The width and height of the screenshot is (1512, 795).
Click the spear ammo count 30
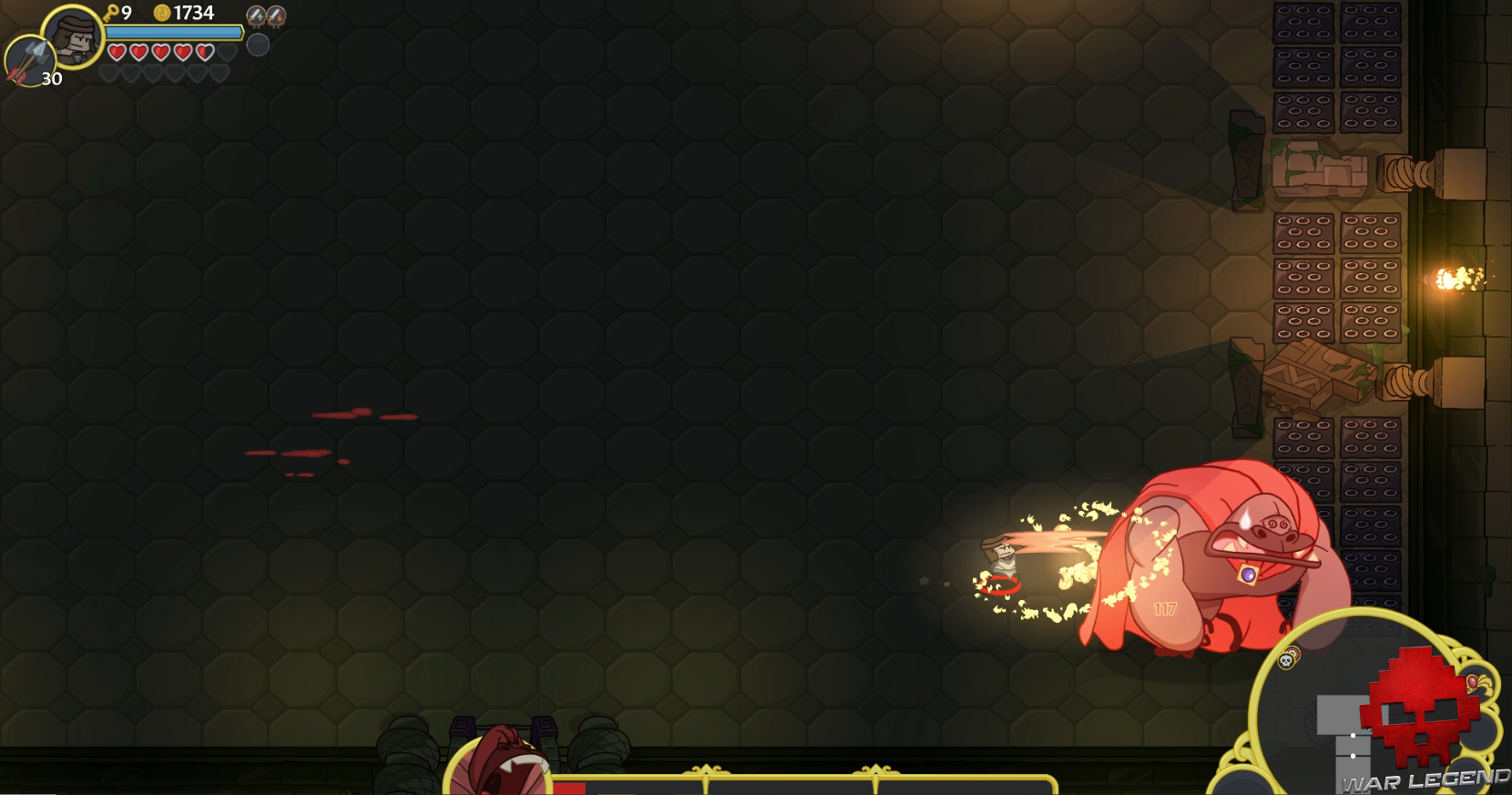point(51,77)
